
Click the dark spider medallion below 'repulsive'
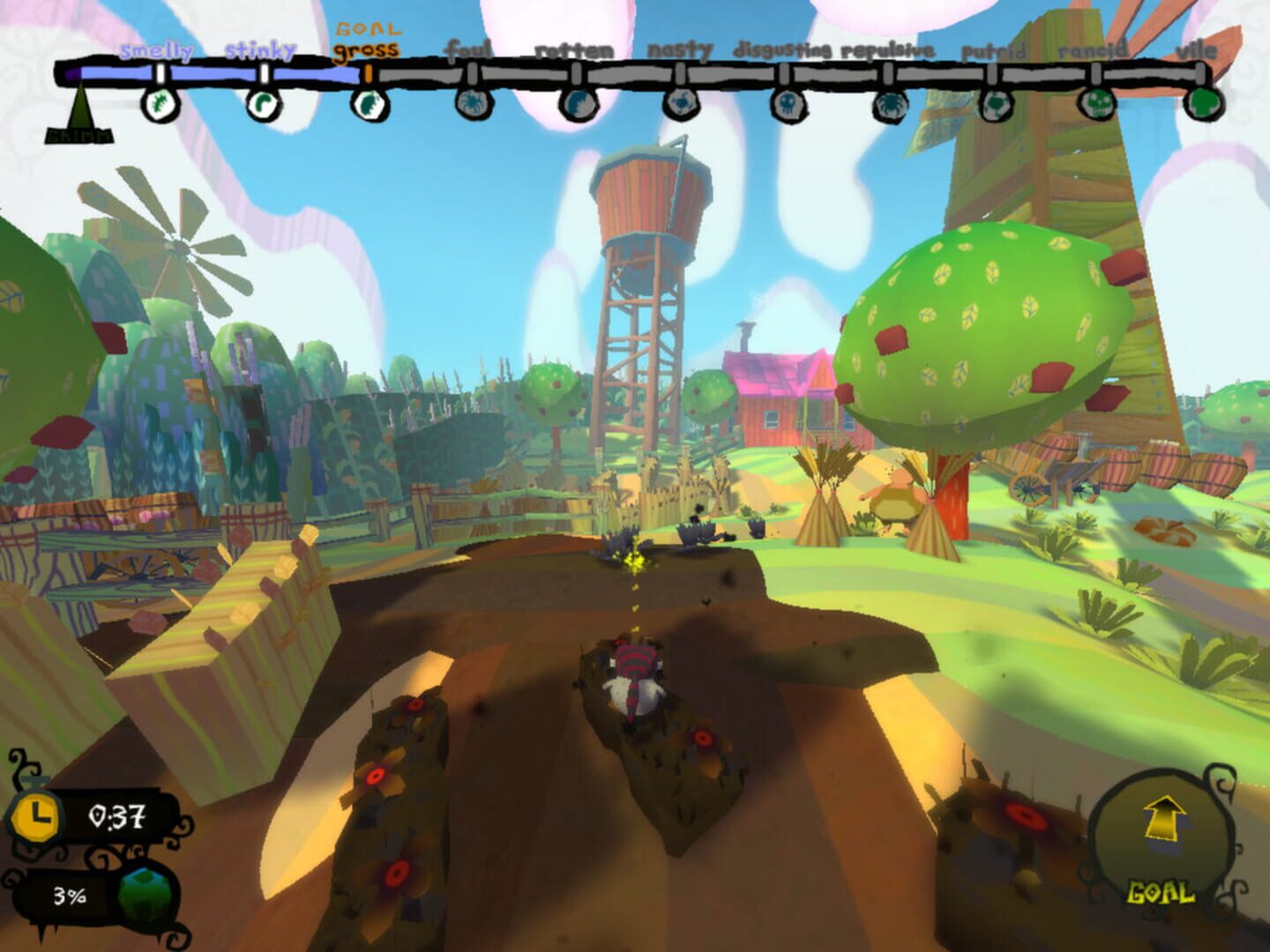click(x=891, y=106)
